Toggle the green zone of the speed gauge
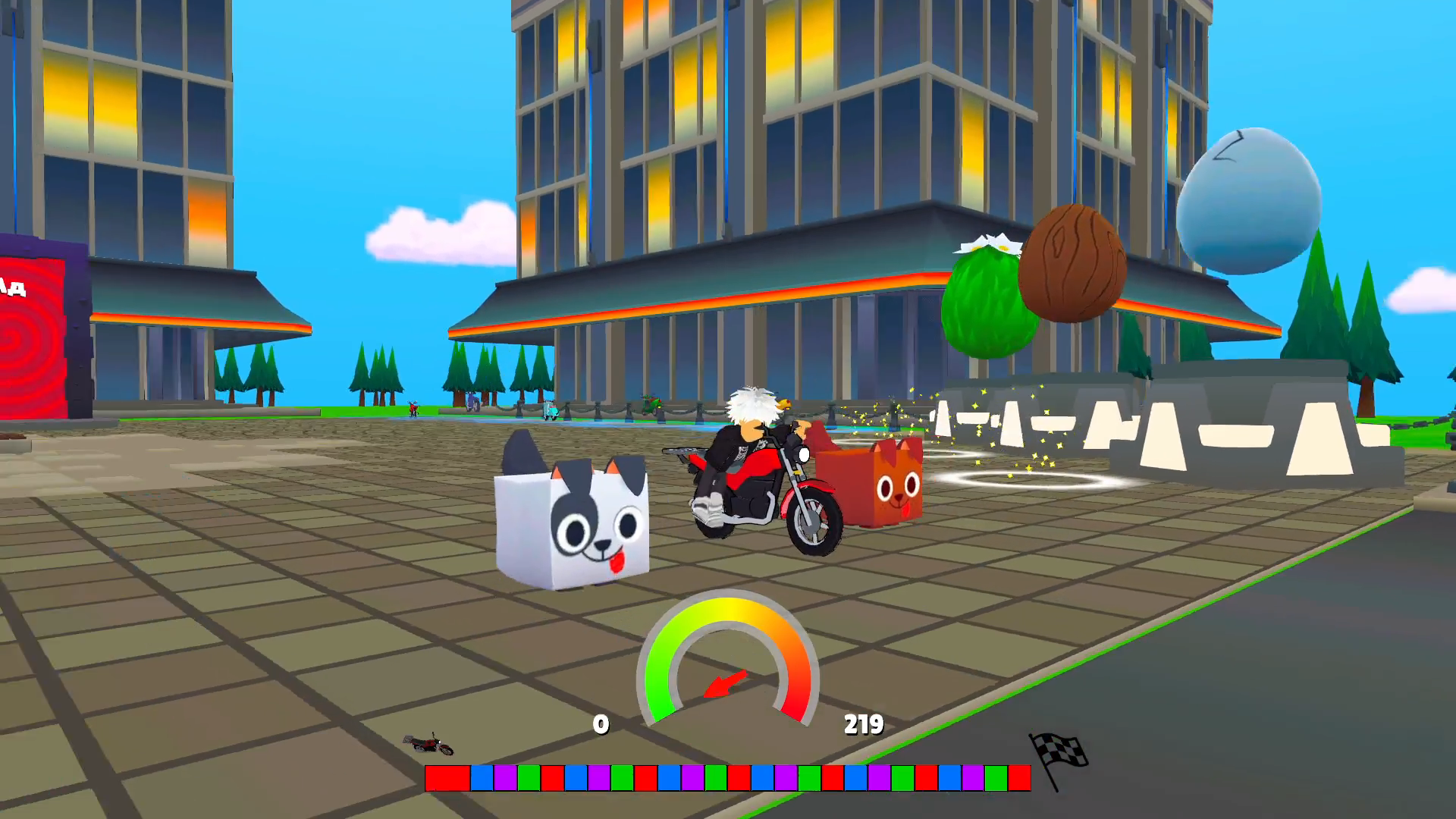Screen dimensions: 1456x819 click(661, 667)
